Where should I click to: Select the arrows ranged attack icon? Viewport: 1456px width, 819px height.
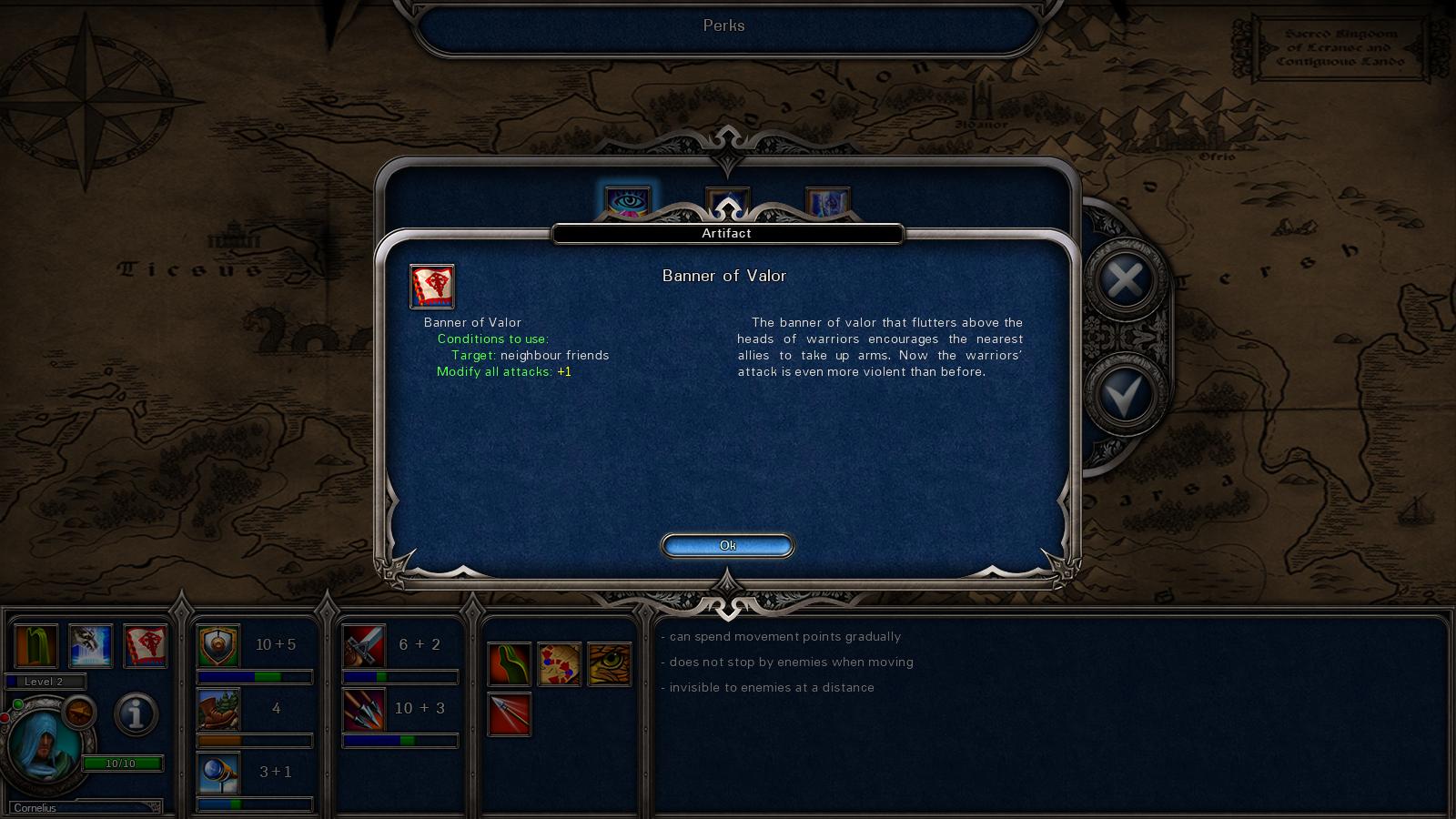tap(364, 710)
